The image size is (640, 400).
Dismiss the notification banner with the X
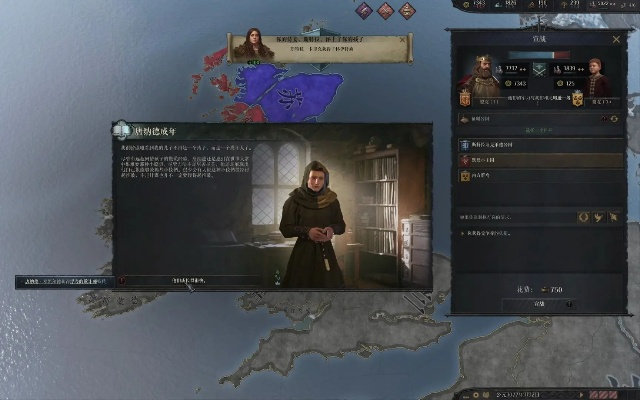point(402,38)
